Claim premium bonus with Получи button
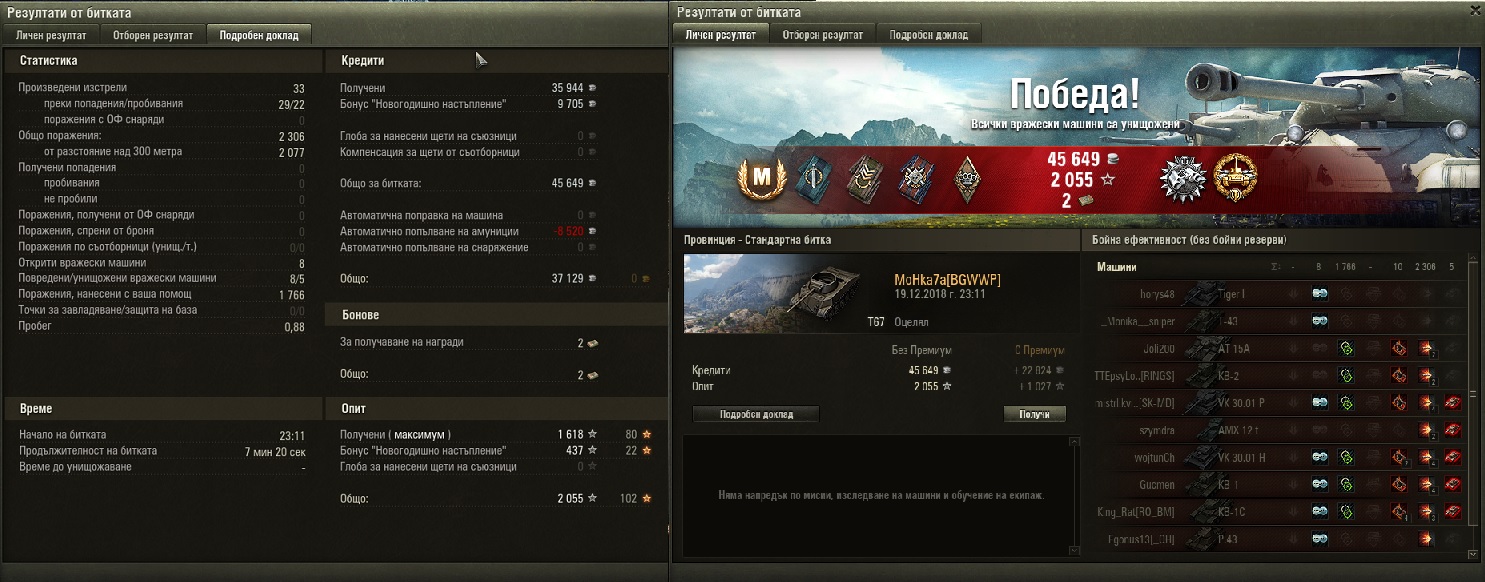The width and height of the screenshot is (1485, 582). coord(1035,414)
